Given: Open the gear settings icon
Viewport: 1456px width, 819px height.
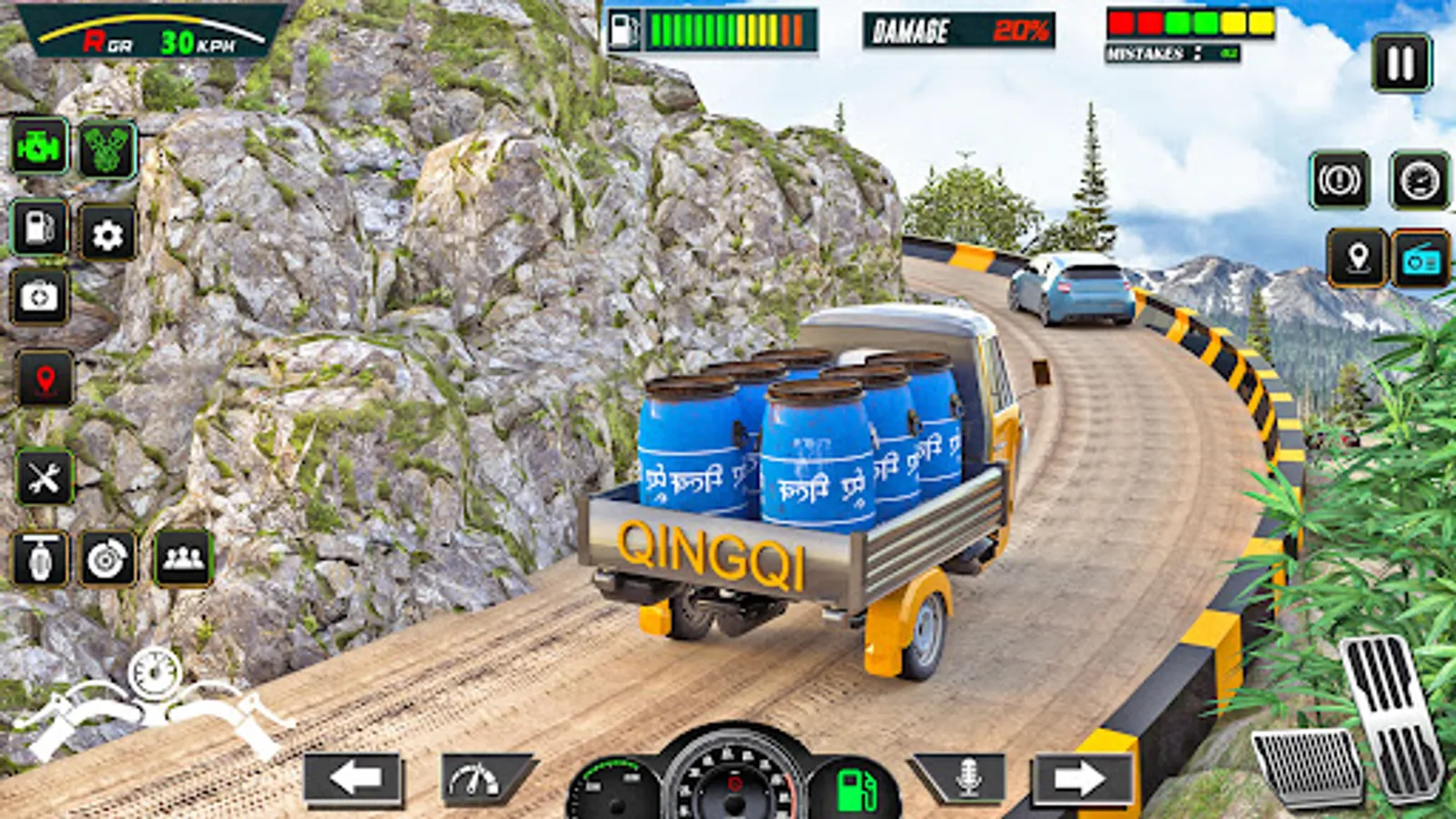Looking at the screenshot, I should point(108,235).
